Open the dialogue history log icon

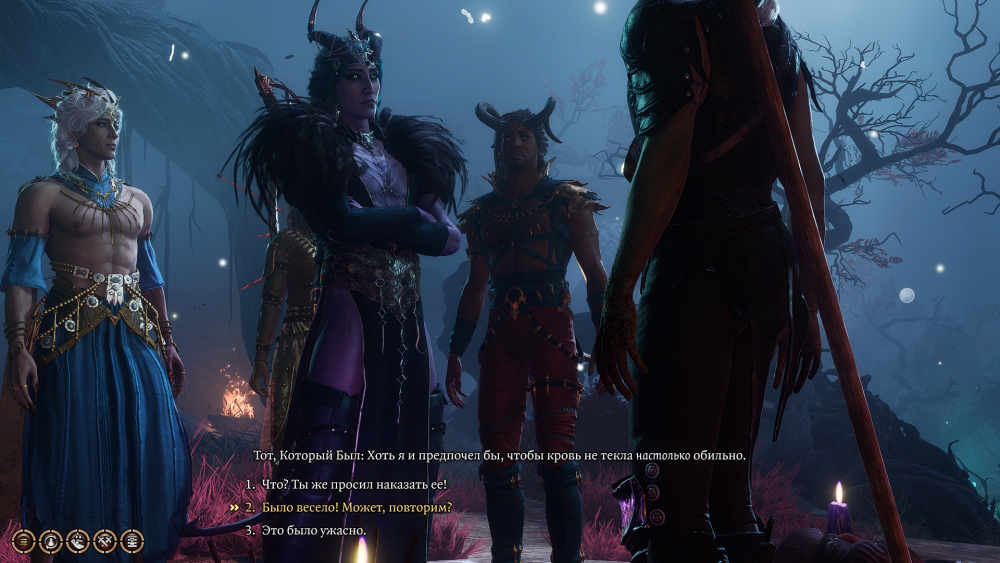(x=23, y=541)
